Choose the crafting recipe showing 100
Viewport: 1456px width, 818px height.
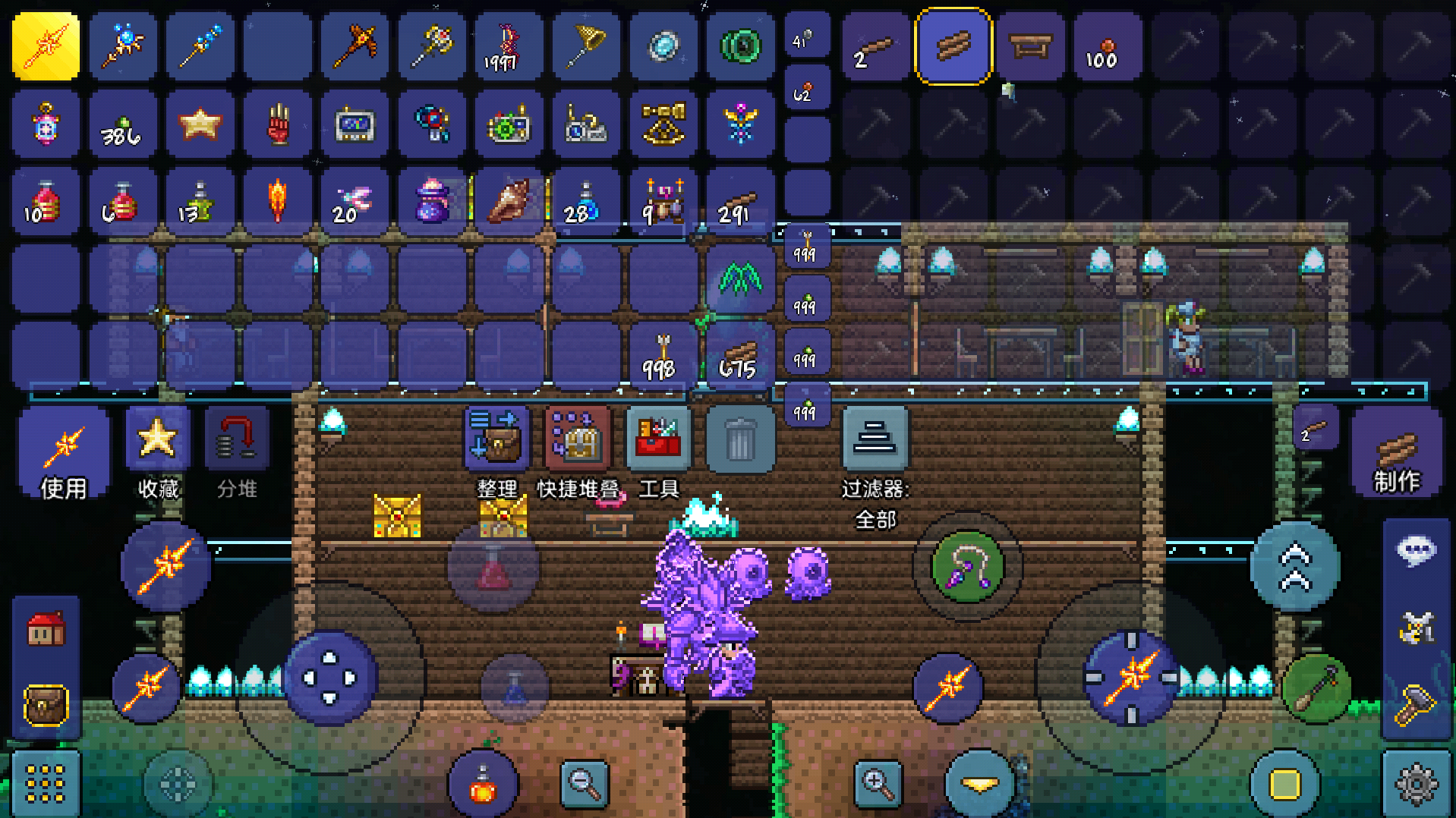coord(1108,47)
